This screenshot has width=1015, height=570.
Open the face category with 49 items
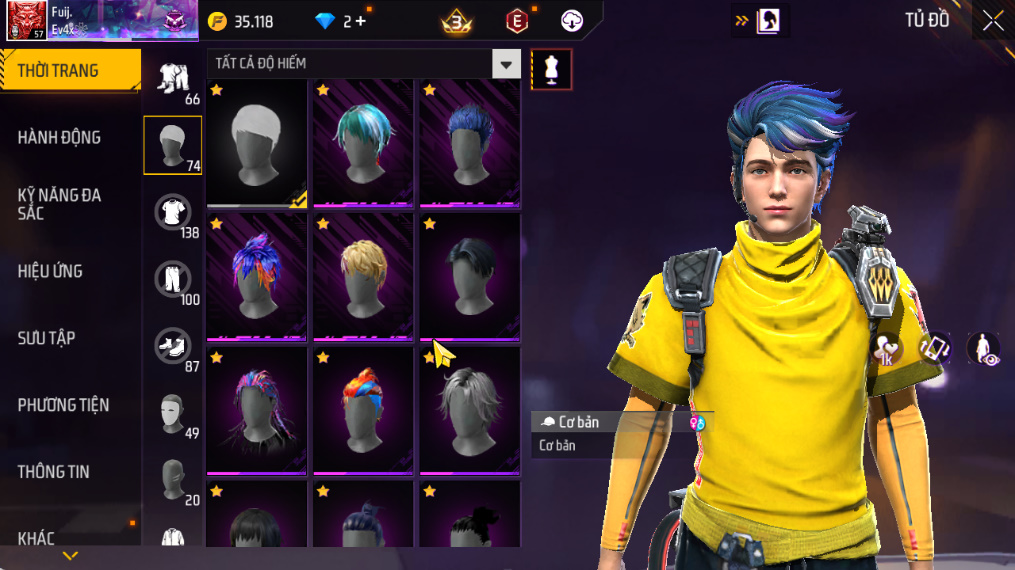pyautogui.click(x=173, y=413)
